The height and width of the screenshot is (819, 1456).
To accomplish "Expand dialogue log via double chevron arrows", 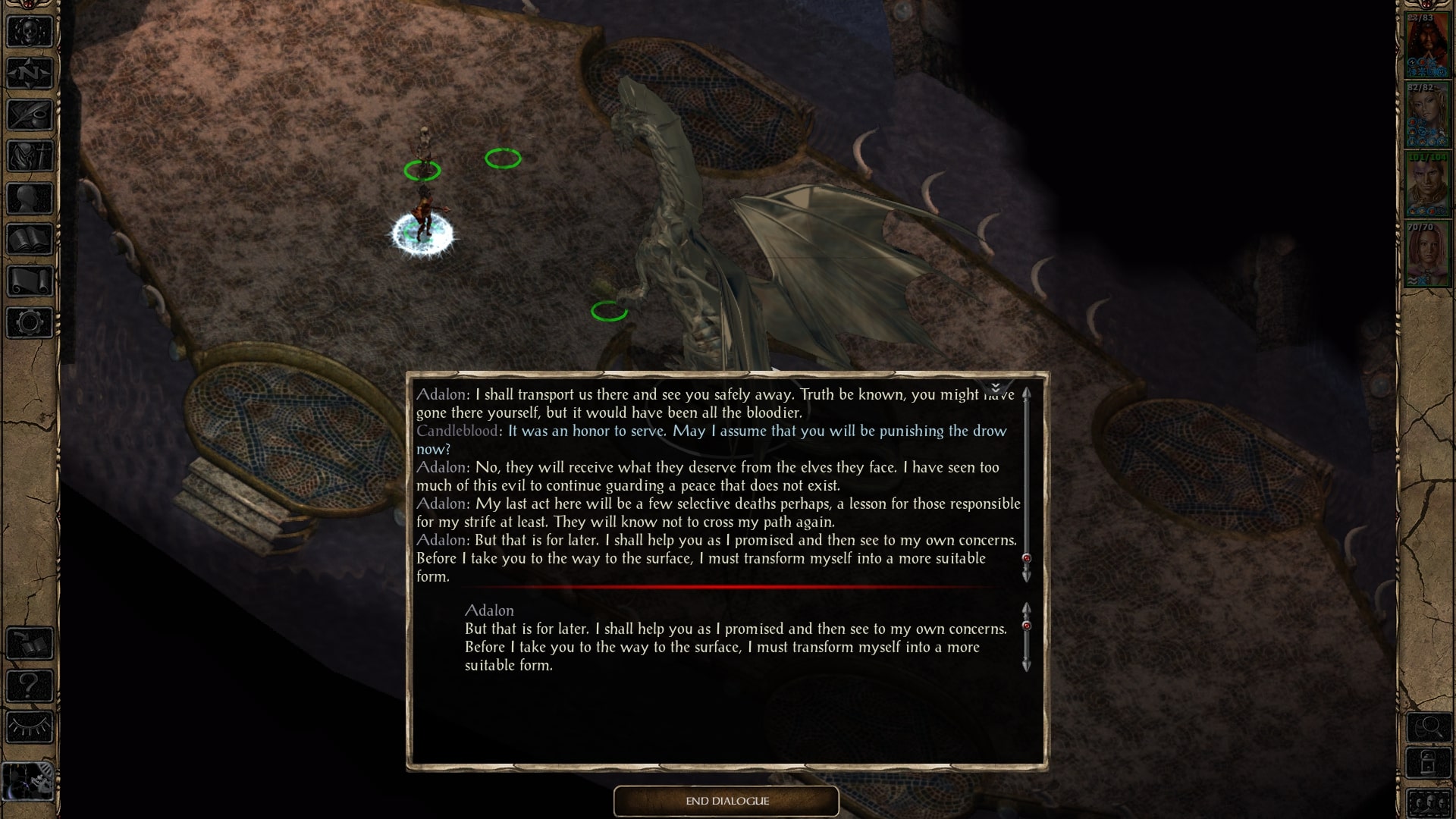I will (996, 389).
